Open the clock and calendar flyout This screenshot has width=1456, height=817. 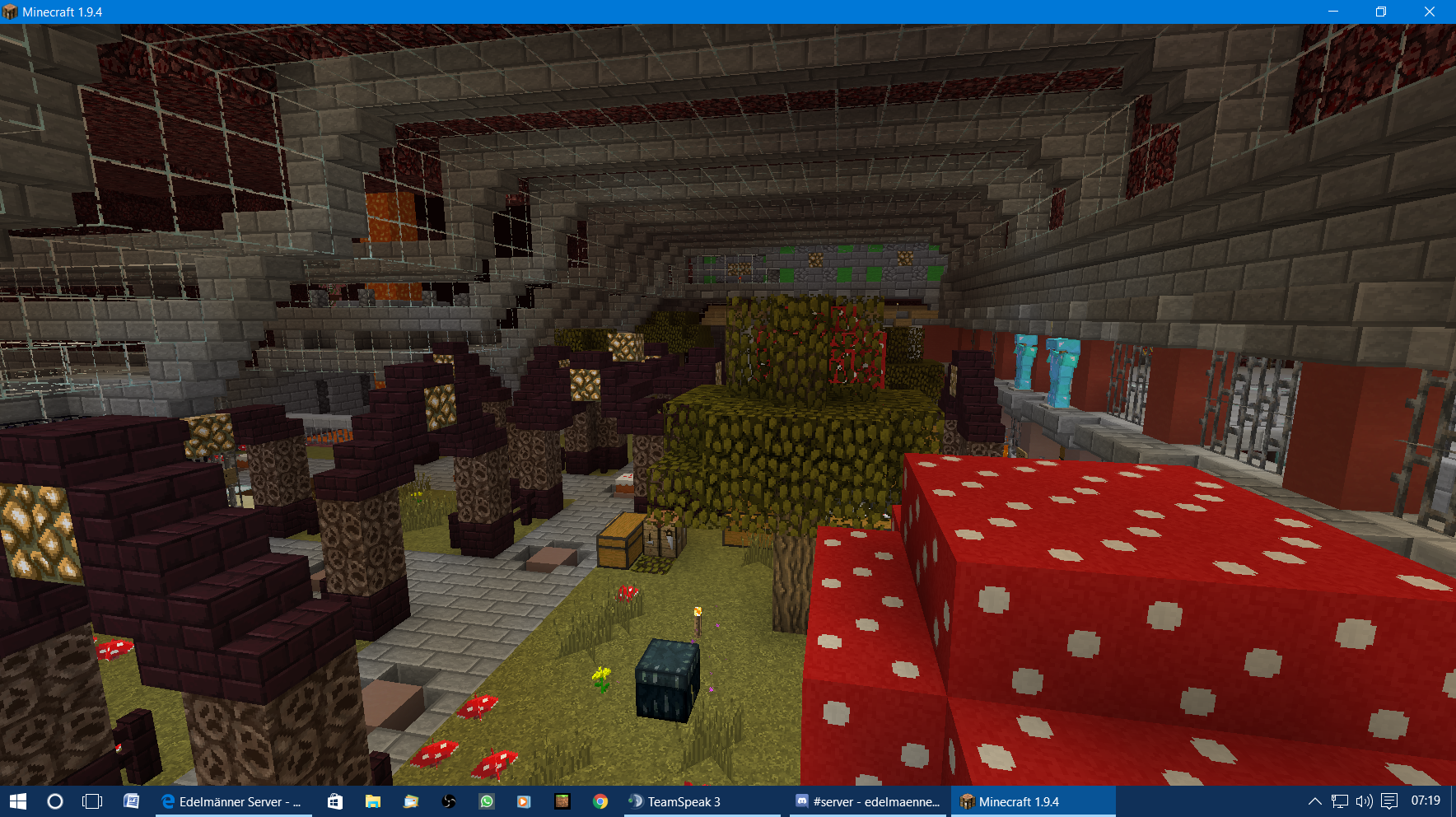1426,801
